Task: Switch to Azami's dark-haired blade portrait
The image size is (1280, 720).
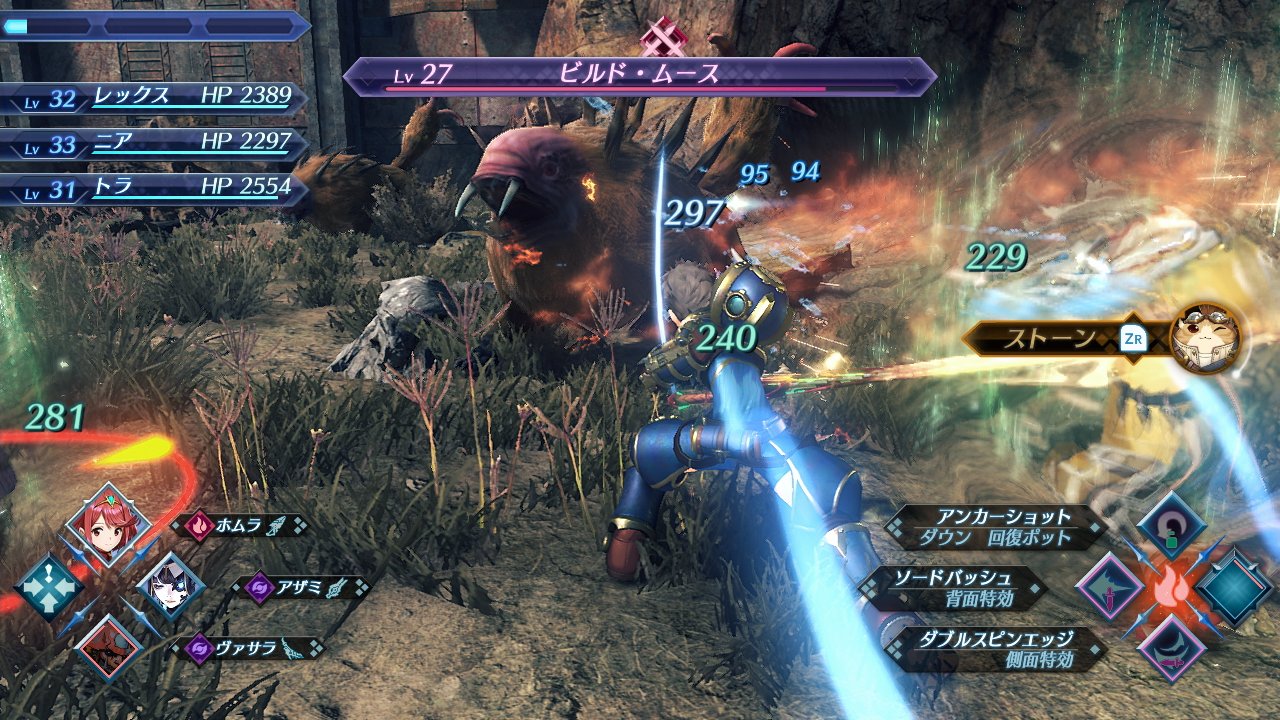Action: coord(170,587)
